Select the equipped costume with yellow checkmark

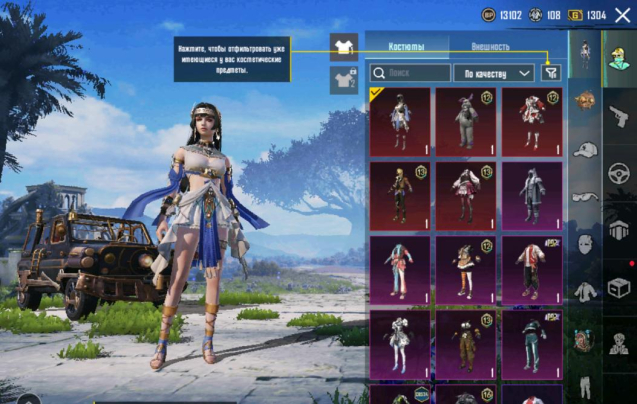pos(400,122)
